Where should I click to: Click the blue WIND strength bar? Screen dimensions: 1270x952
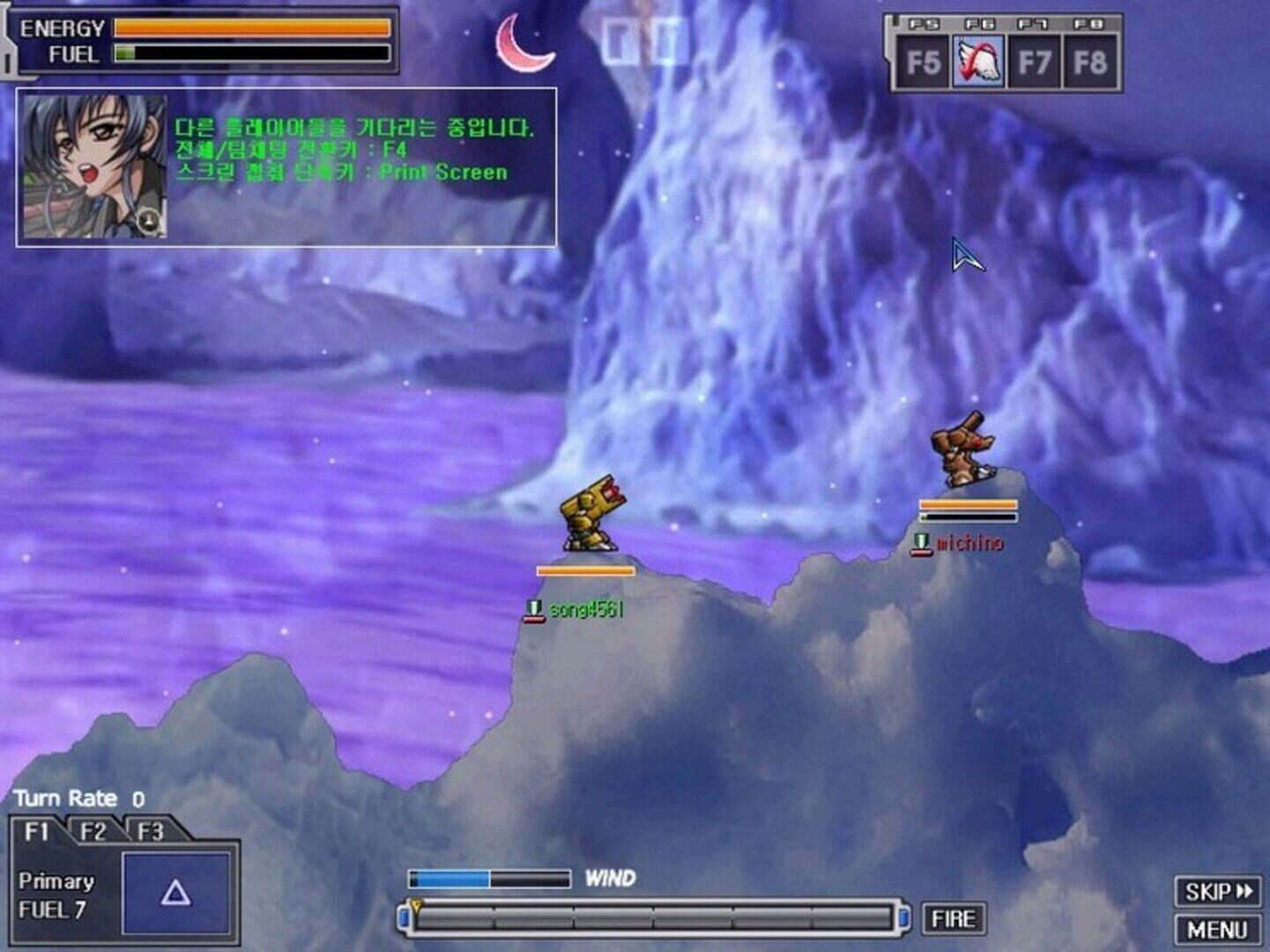(449, 878)
